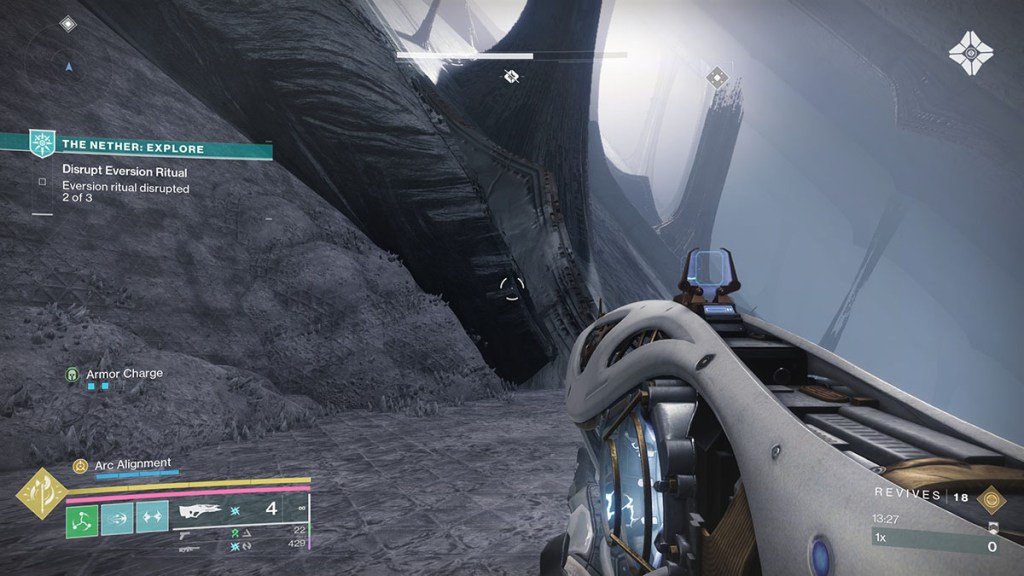Click the Arc Alignment buff icon
The height and width of the screenshot is (576, 1024).
pyautogui.click(x=80, y=465)
